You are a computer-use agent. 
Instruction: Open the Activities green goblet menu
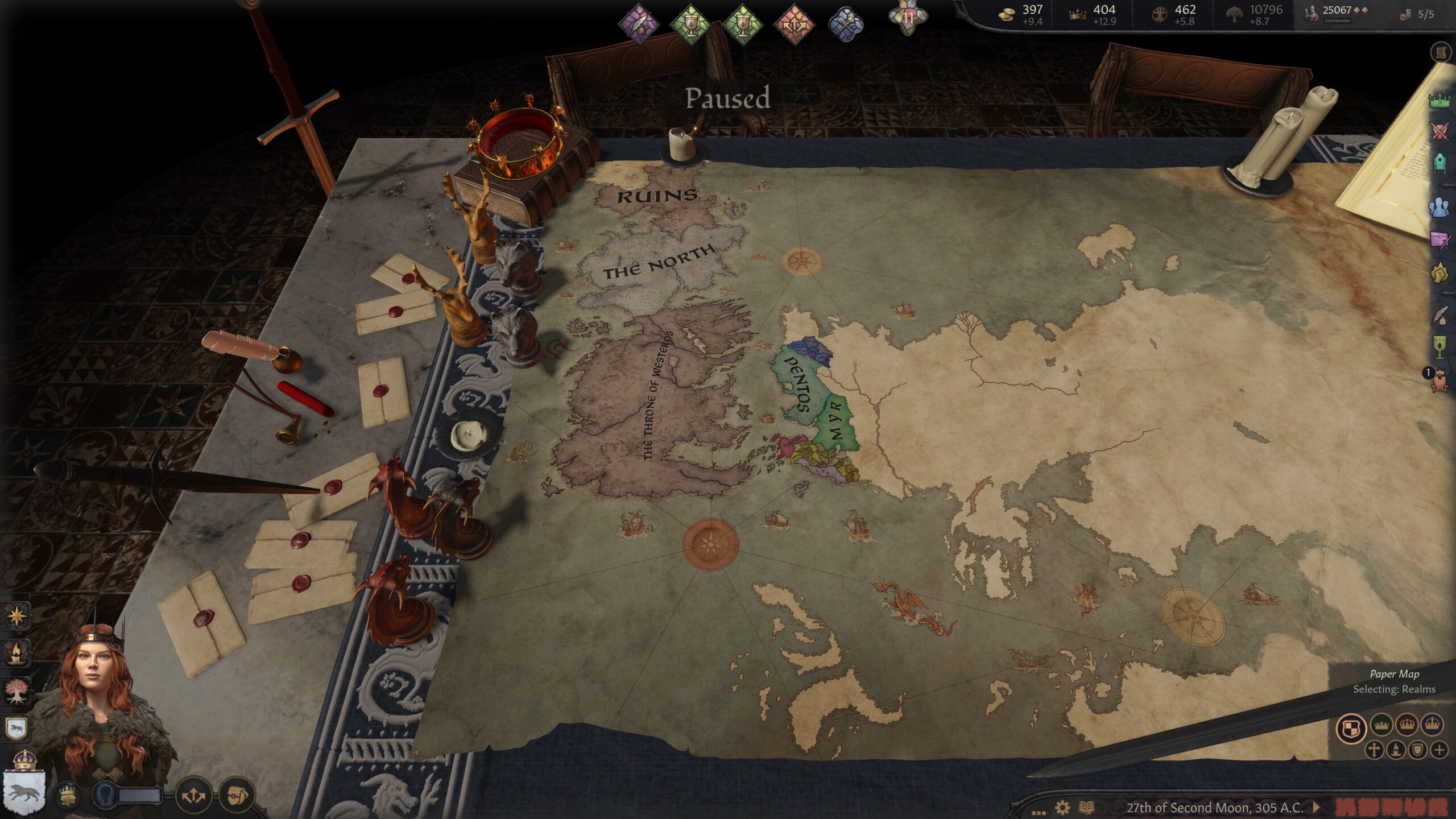pos(1440,346)
